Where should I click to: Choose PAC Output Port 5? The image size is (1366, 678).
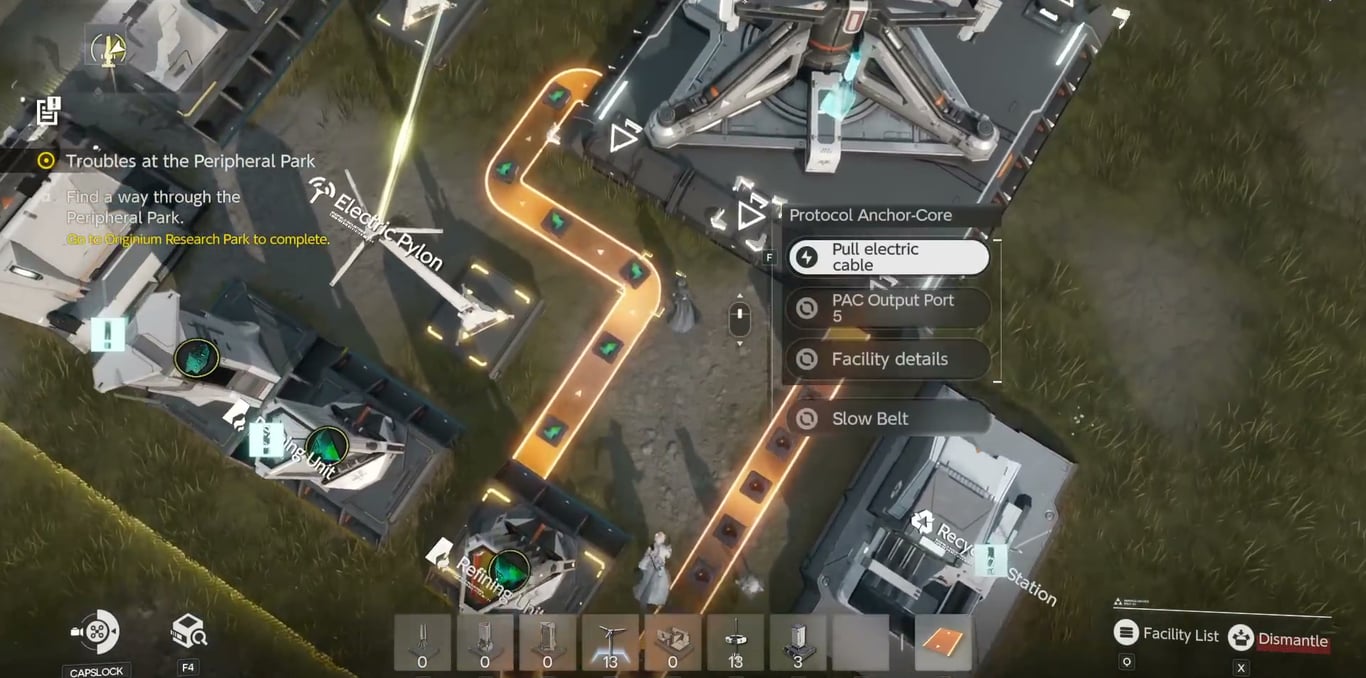pyautogui.click(x=888, y=308)
